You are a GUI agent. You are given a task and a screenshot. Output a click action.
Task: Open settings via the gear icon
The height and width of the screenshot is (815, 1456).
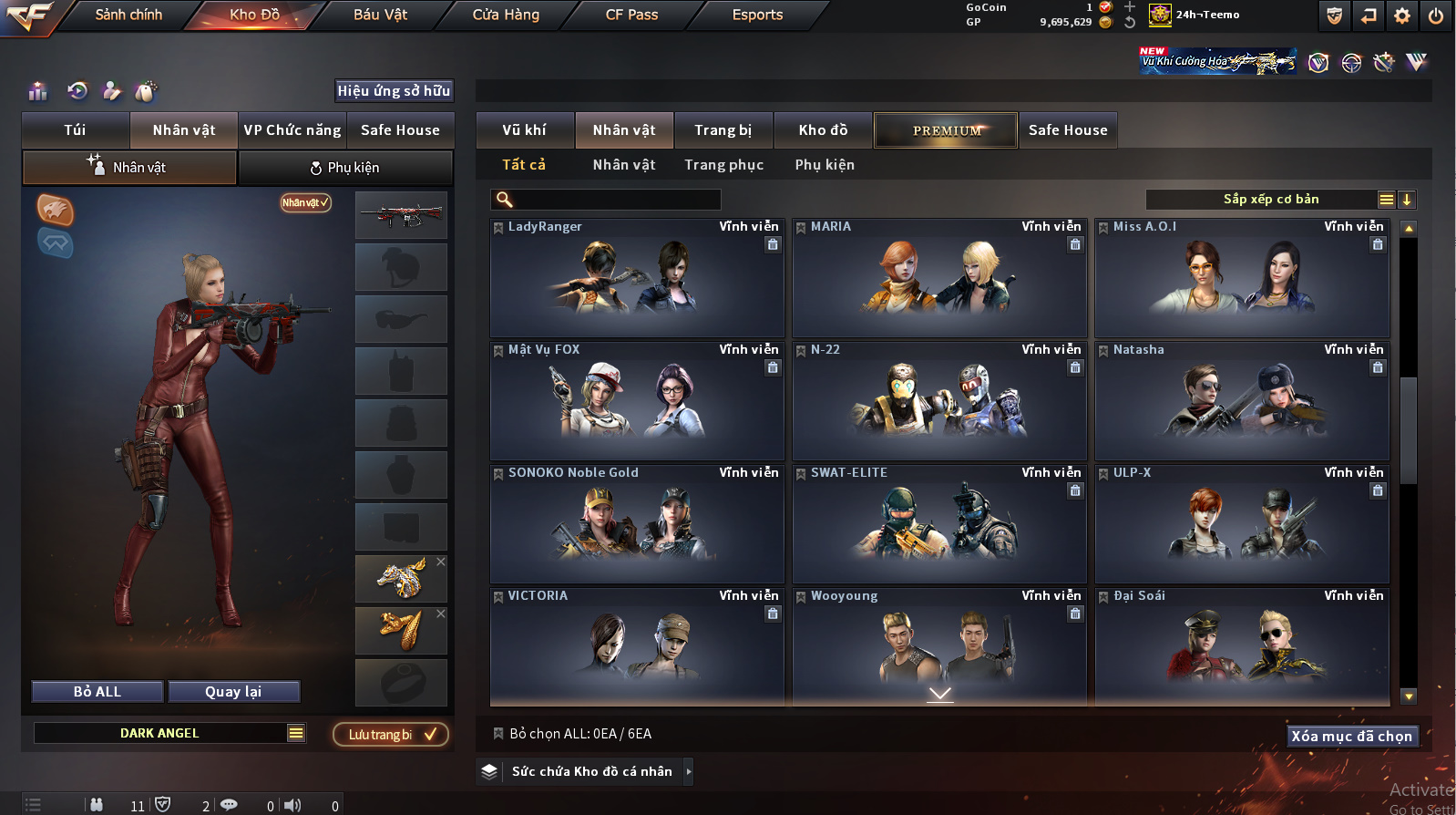(x=1401, y=15)
